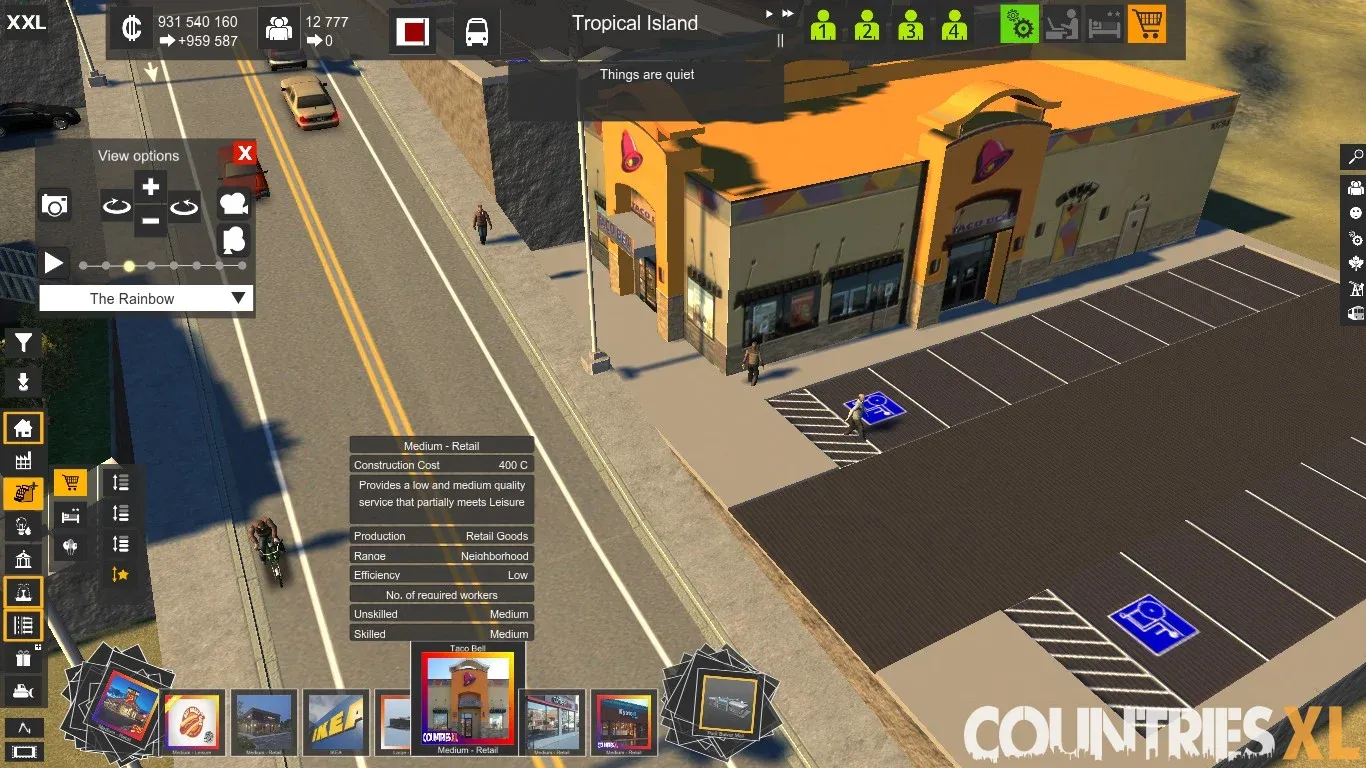The width and height of the screenshot is (1366, 768).
Task: Open the bulldozer demolish tool
Action: [x=23, y=691]
